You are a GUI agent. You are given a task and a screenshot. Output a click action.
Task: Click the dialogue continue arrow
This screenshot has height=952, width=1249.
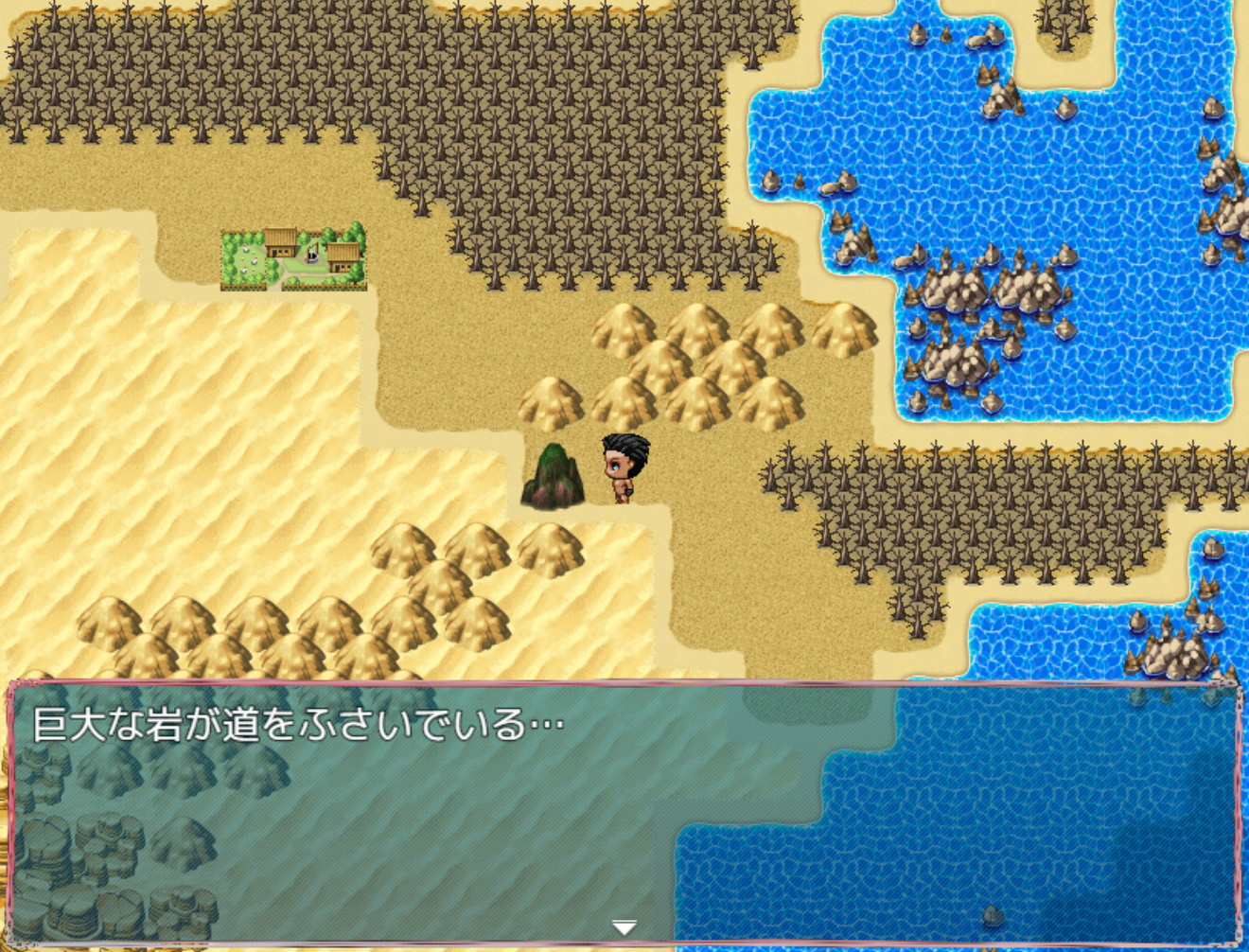coord(624,927)
